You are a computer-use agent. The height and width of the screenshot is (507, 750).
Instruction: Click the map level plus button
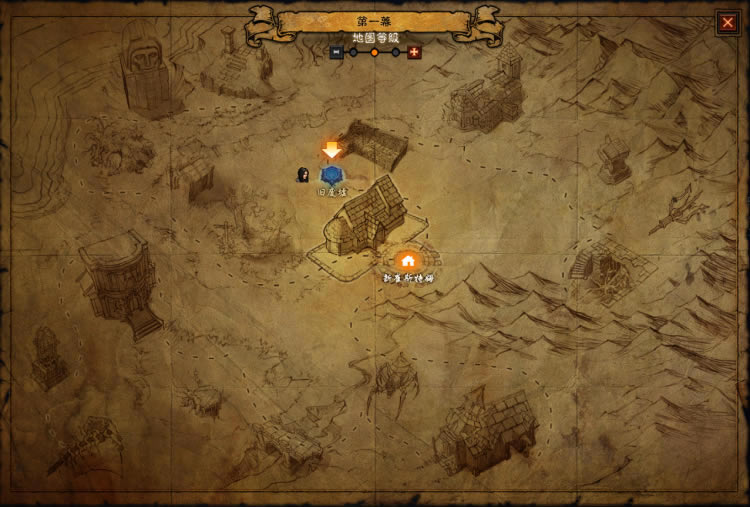click(414, 52)
